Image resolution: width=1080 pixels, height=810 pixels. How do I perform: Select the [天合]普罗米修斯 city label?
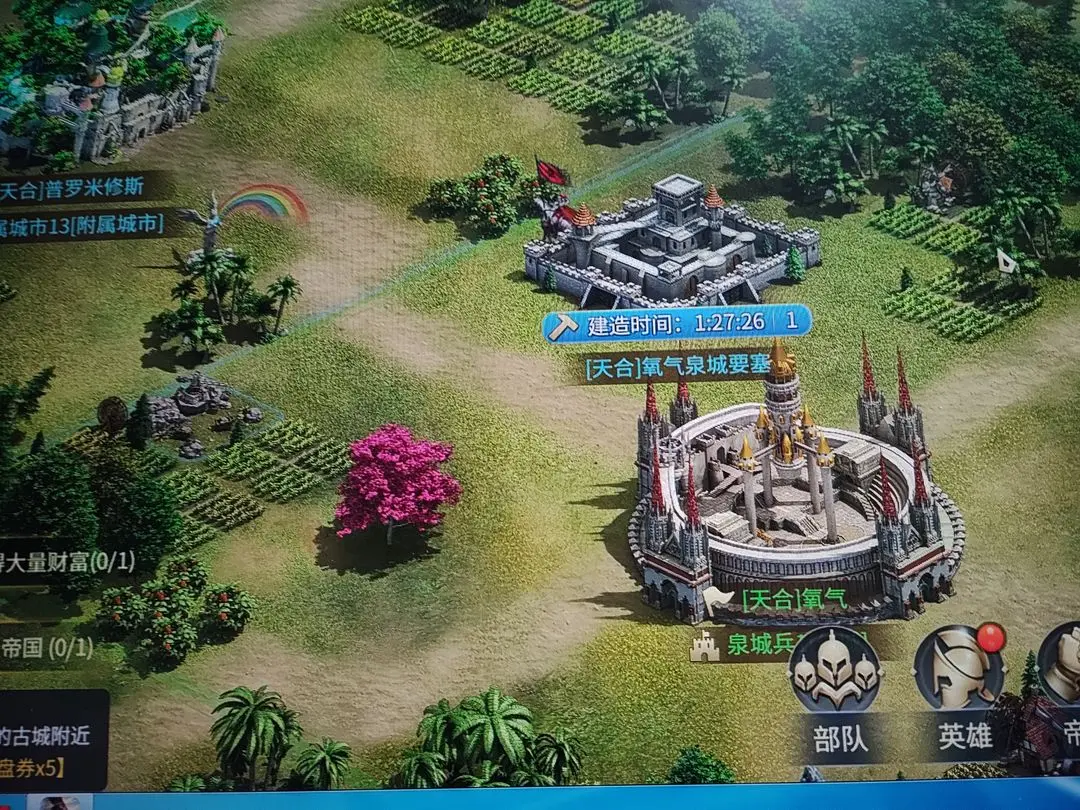pyautogui.click(x=84, y=189)
